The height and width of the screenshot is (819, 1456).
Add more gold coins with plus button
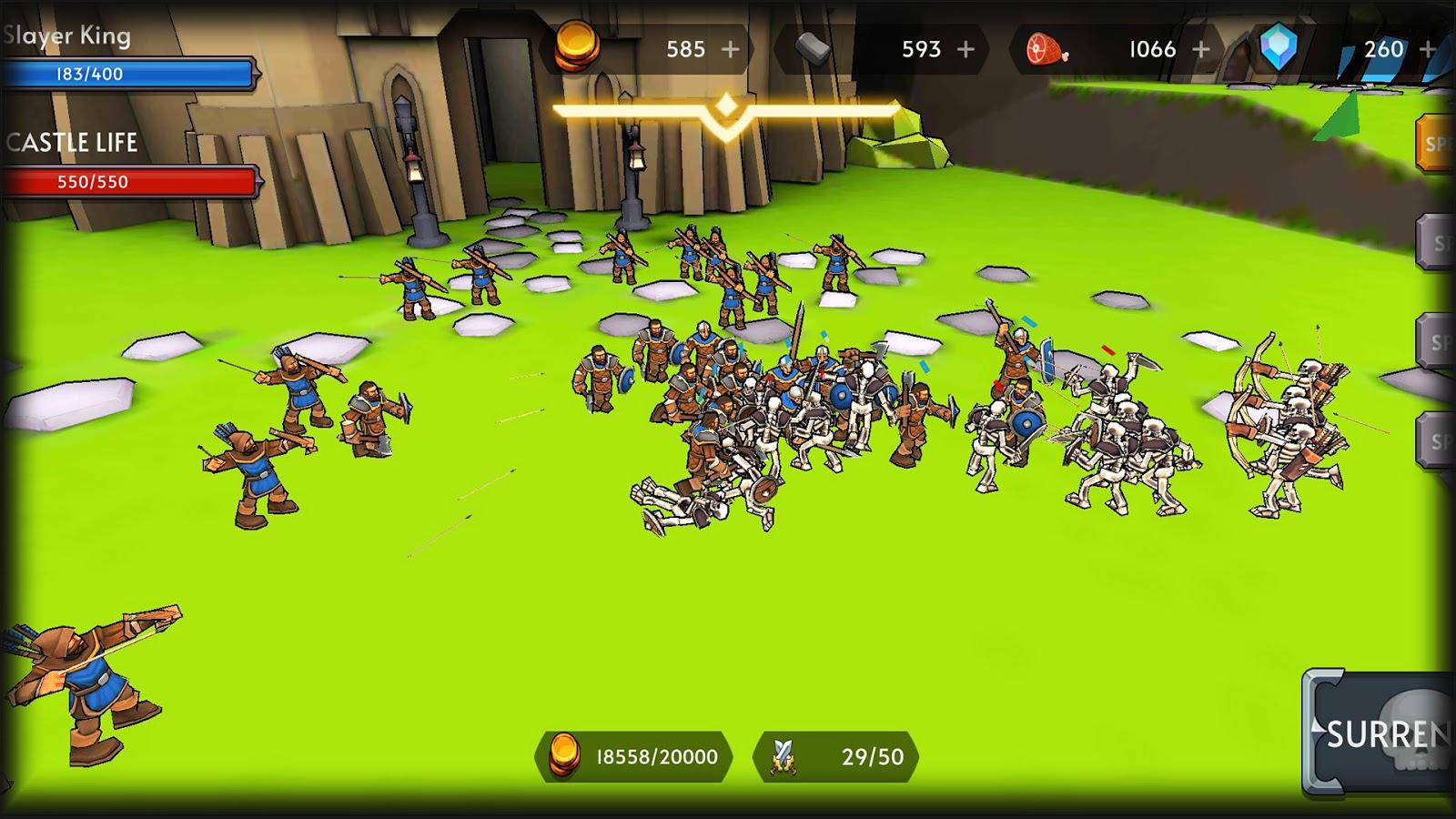730,49
